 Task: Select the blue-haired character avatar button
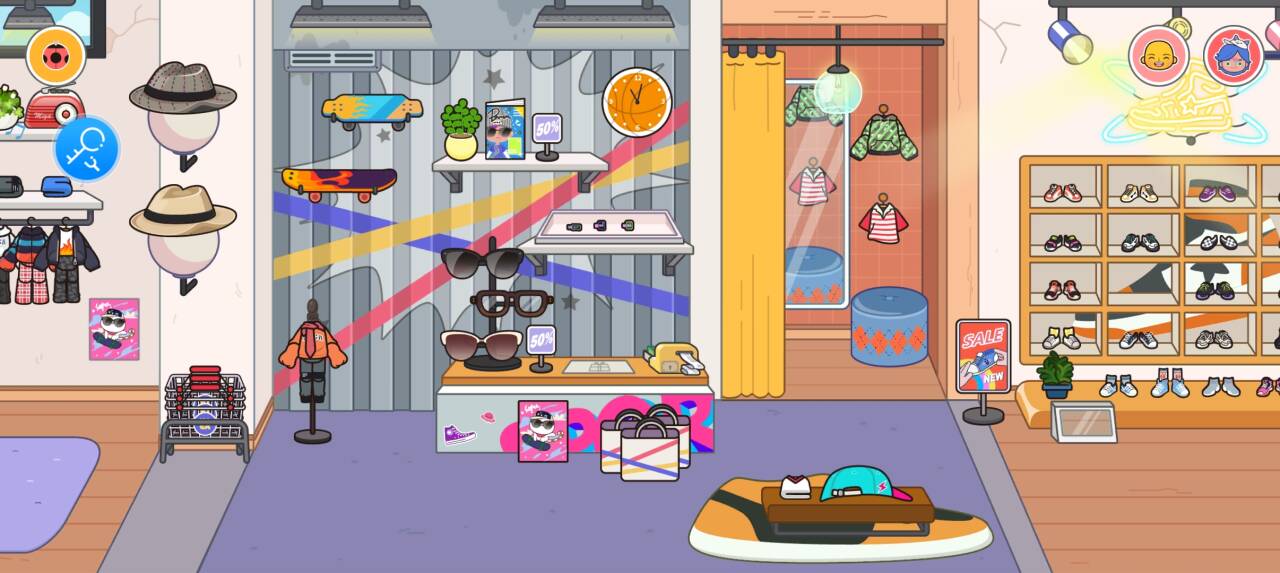[1233, 56]
